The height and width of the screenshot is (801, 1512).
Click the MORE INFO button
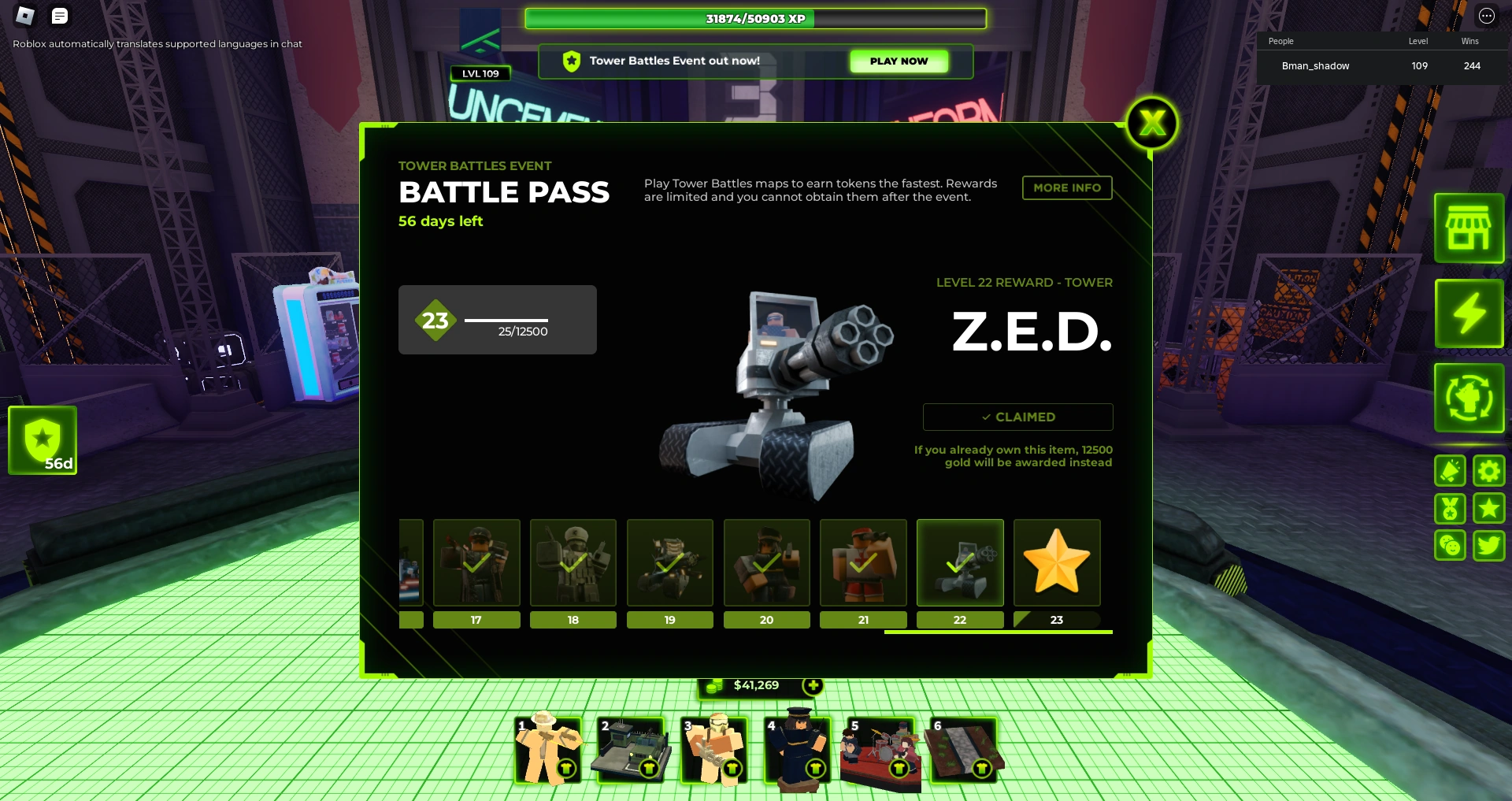point(1067,187)
